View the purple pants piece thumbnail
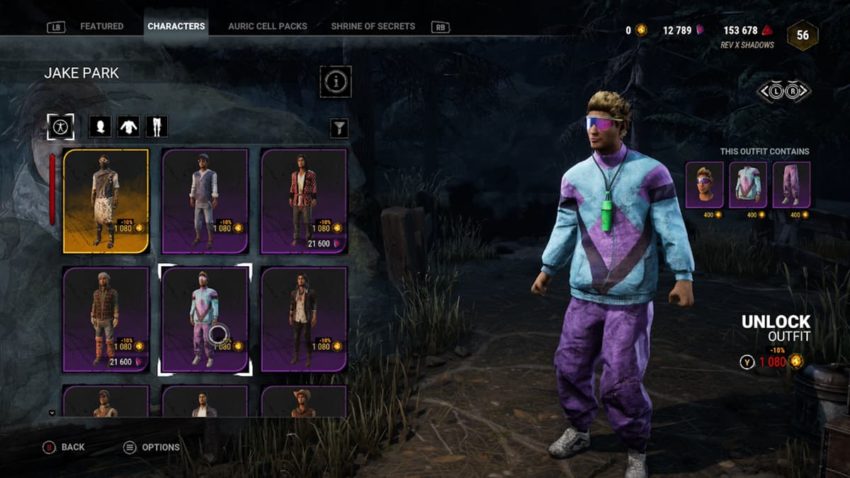 pyautogui.click(x=790, y=184)
